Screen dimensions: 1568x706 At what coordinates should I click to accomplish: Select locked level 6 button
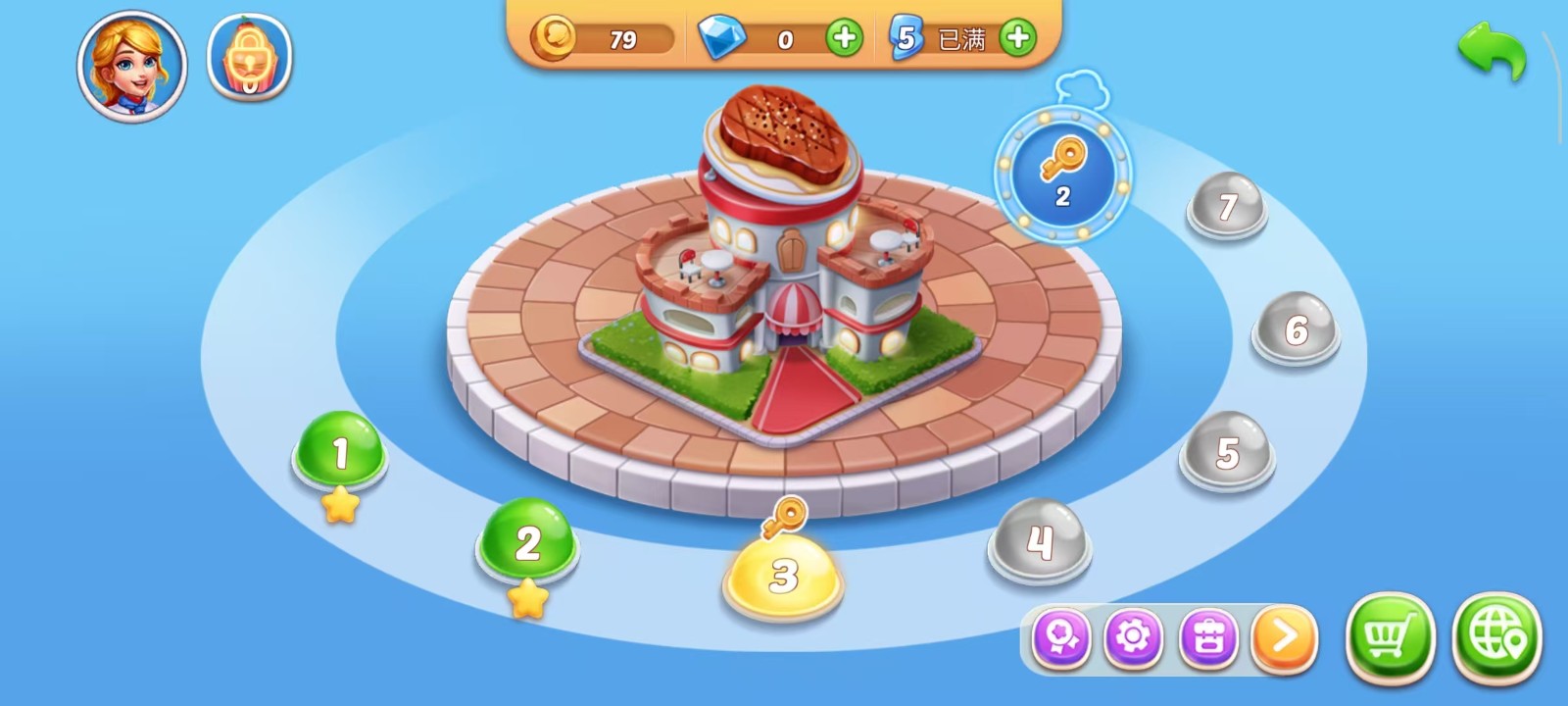tap(1296, 329)
